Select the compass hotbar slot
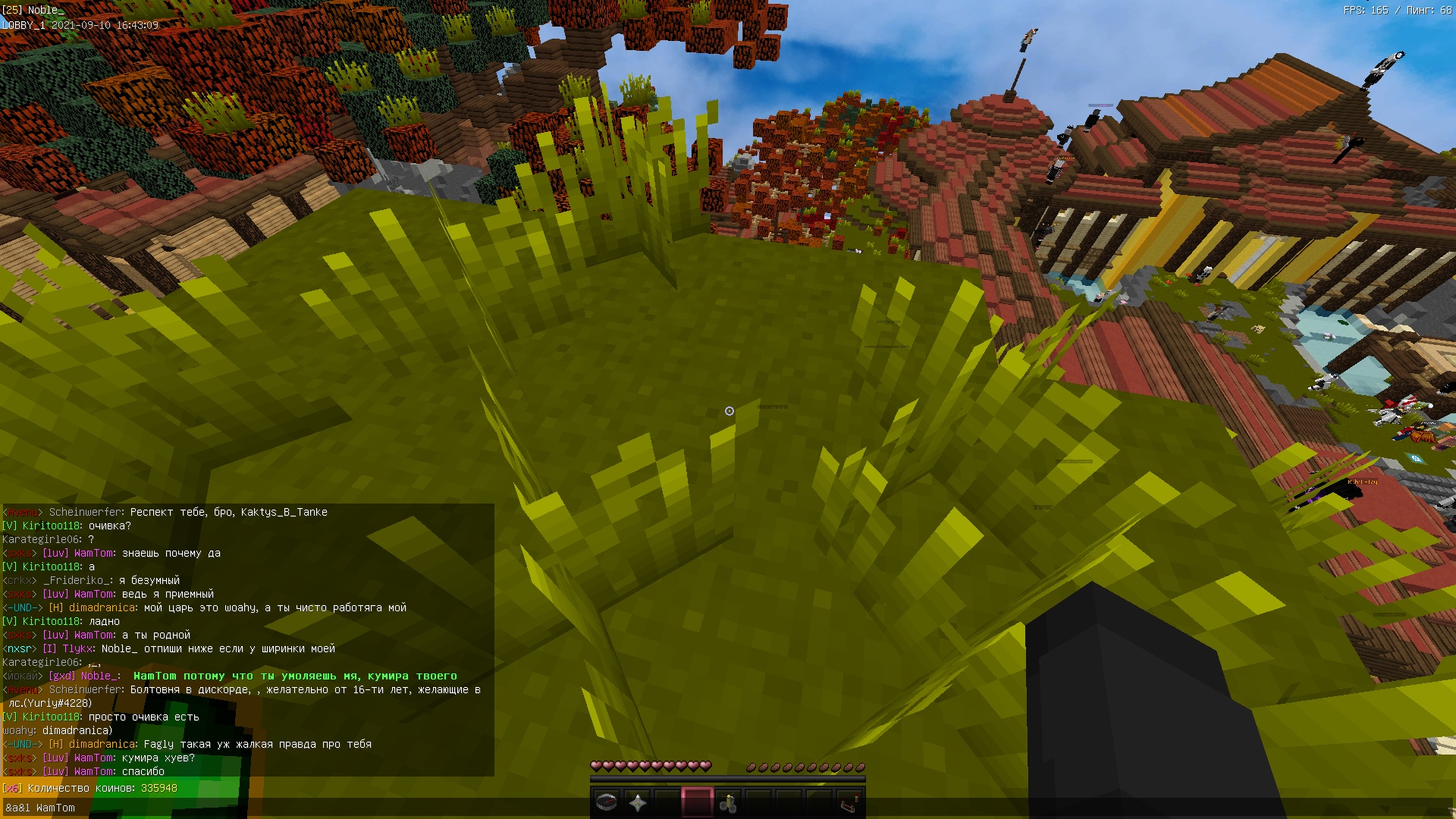1456x819 pixels. click(607, 802)
